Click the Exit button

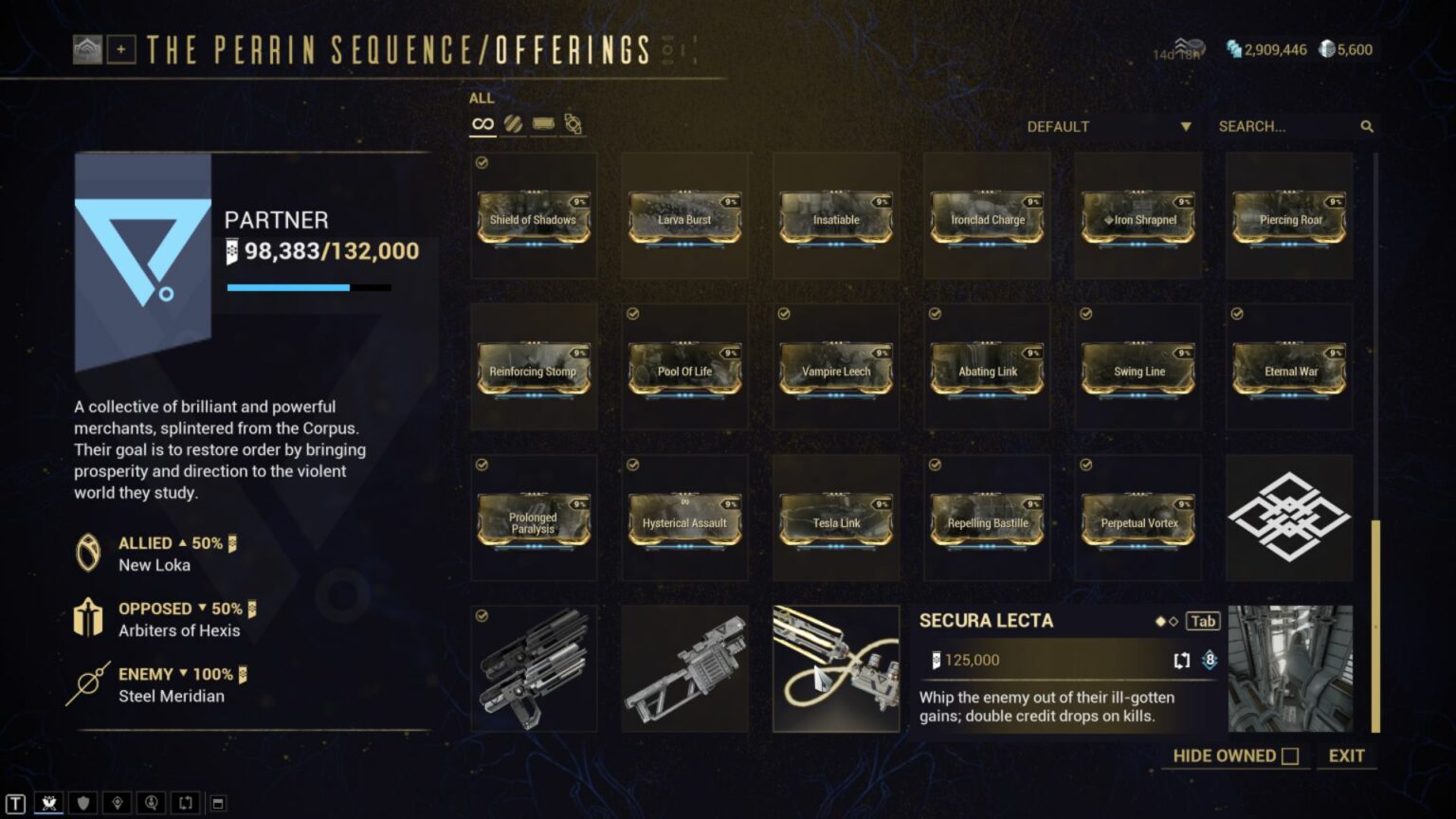(1347, 755)
